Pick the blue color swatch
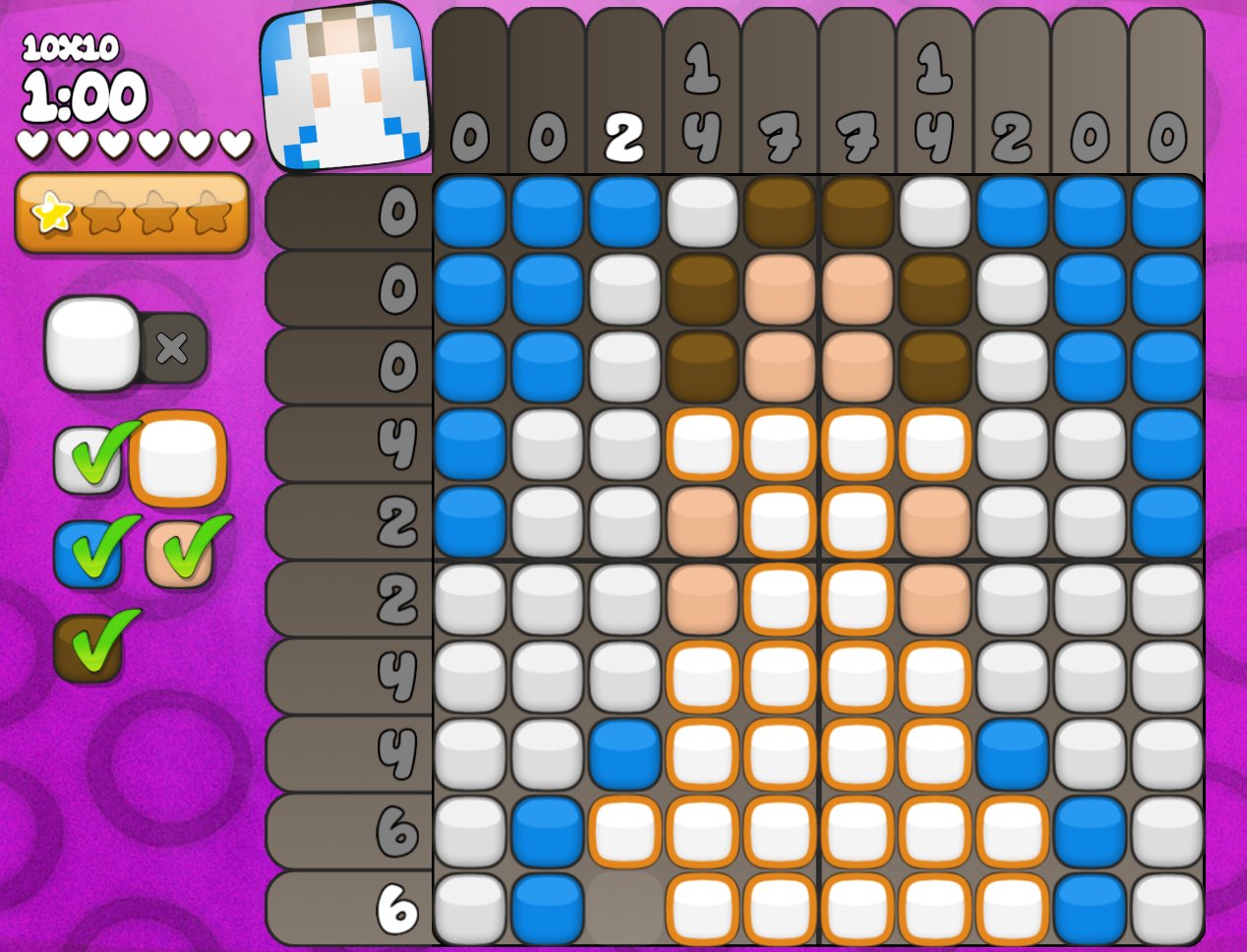The width and height of the screenshot is (1247, 952). (88, 553)
